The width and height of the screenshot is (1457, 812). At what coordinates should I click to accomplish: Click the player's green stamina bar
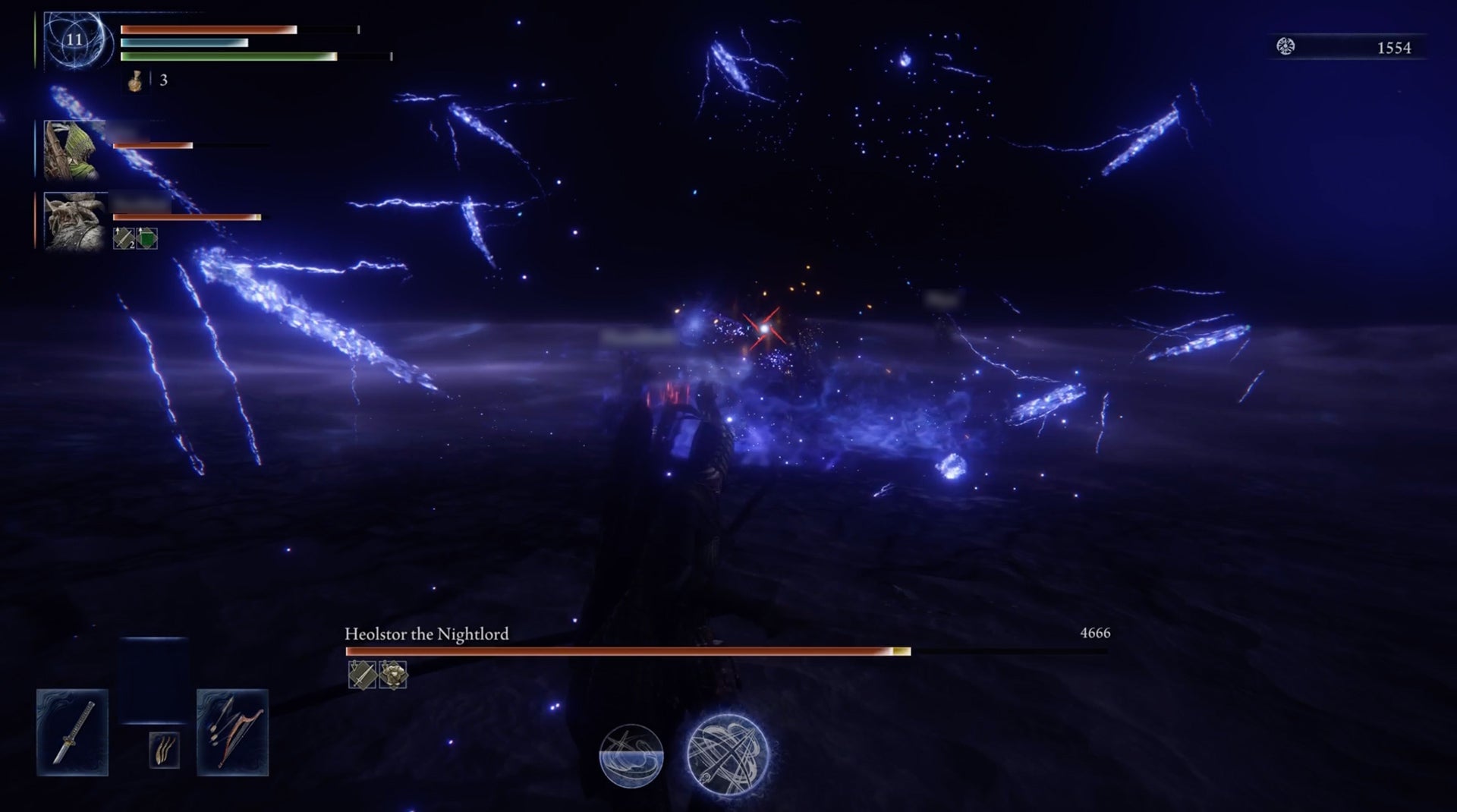click(x=228, y=56)
